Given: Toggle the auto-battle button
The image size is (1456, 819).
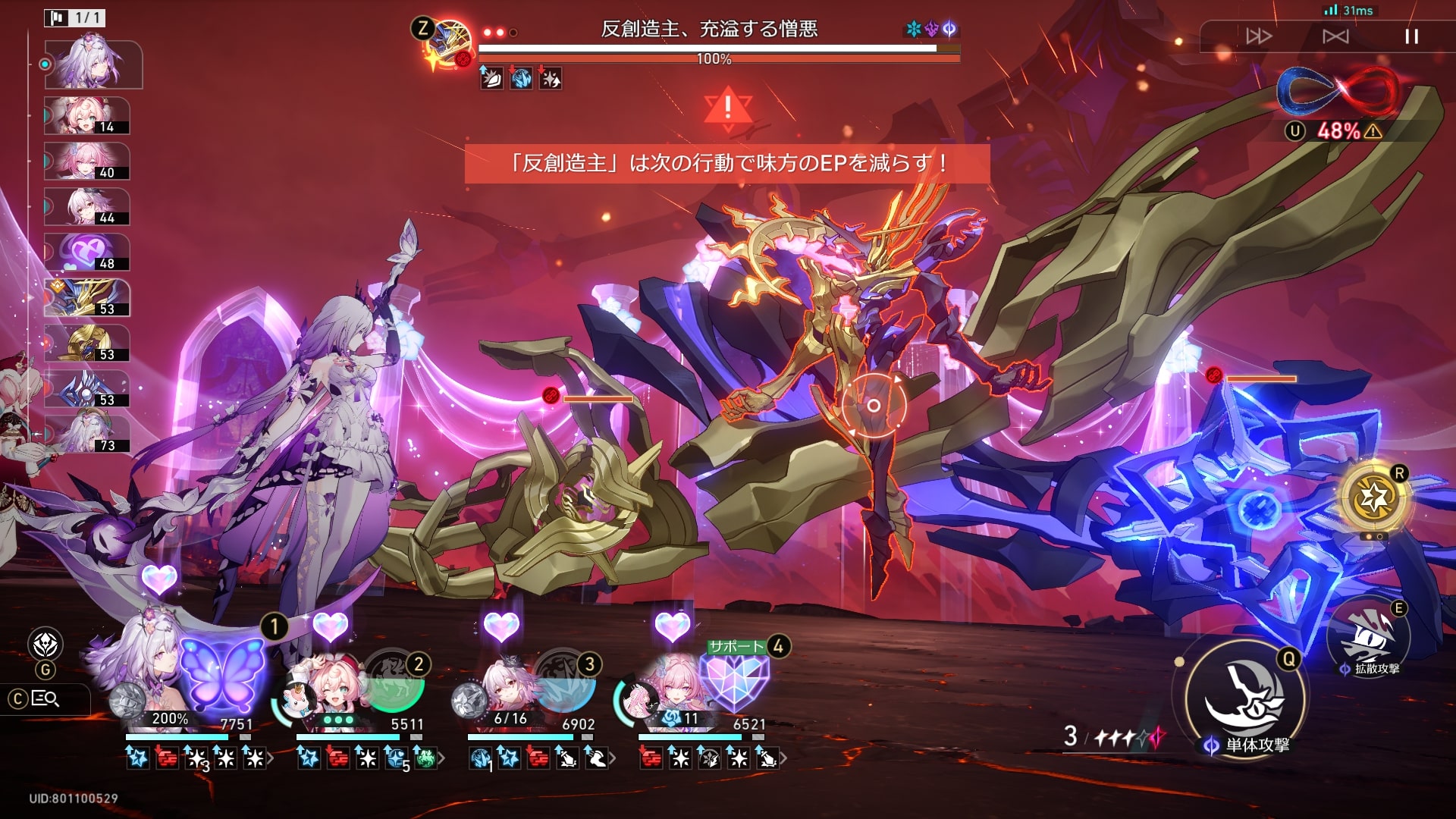Looking at the screenshot, I should click(1335, 36).
